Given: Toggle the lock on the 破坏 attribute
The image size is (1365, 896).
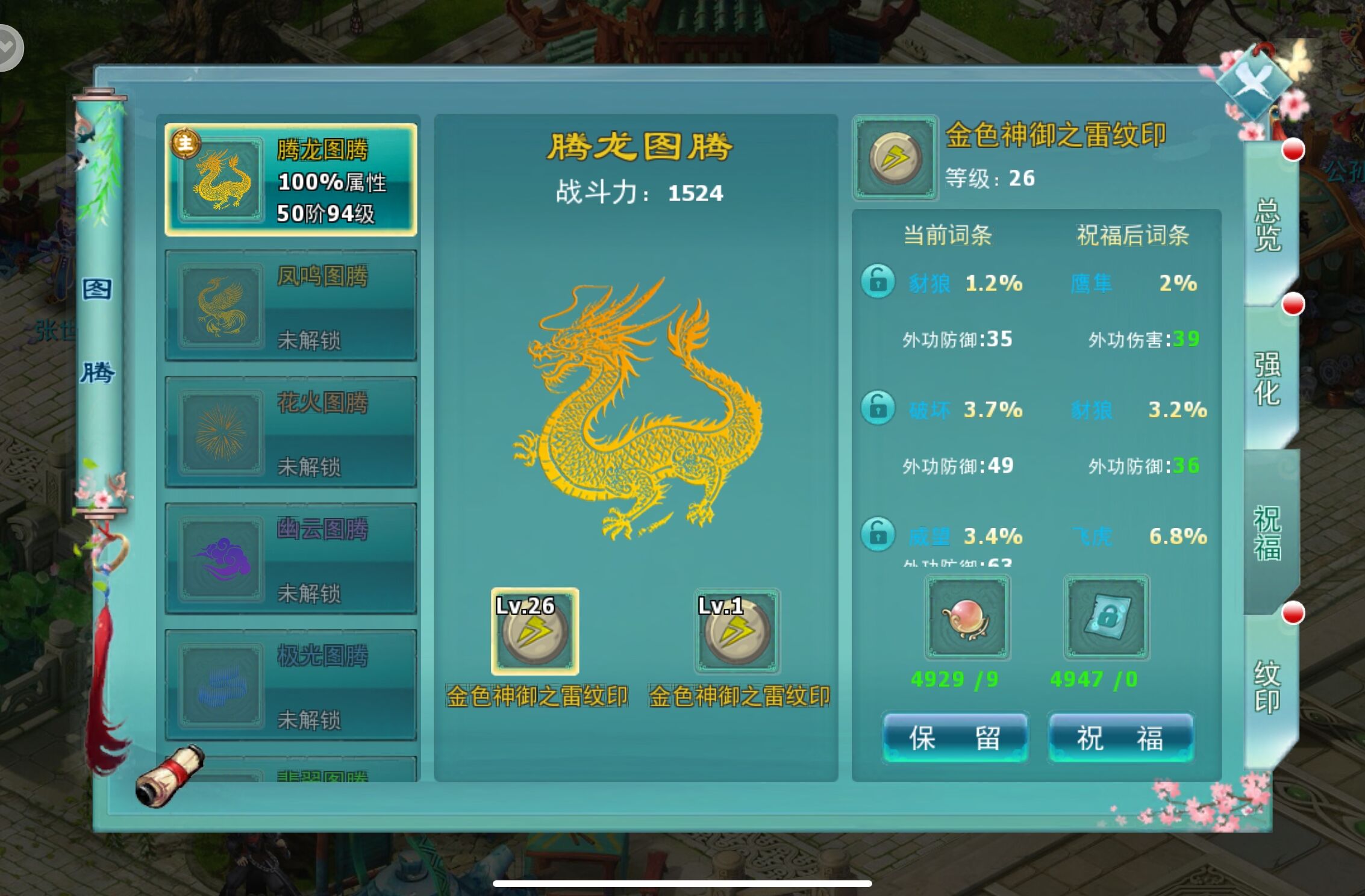Looking at the screenshot, I should tap(878, 408).
